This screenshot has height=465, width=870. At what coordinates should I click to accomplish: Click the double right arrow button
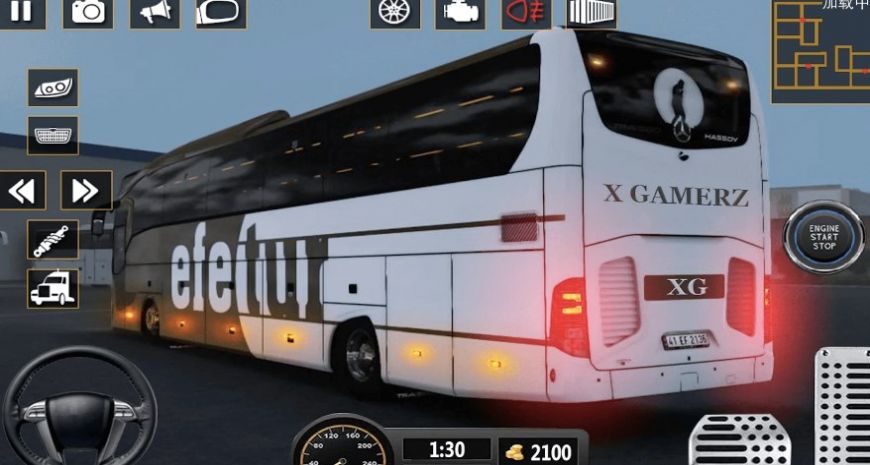point(86,190)
